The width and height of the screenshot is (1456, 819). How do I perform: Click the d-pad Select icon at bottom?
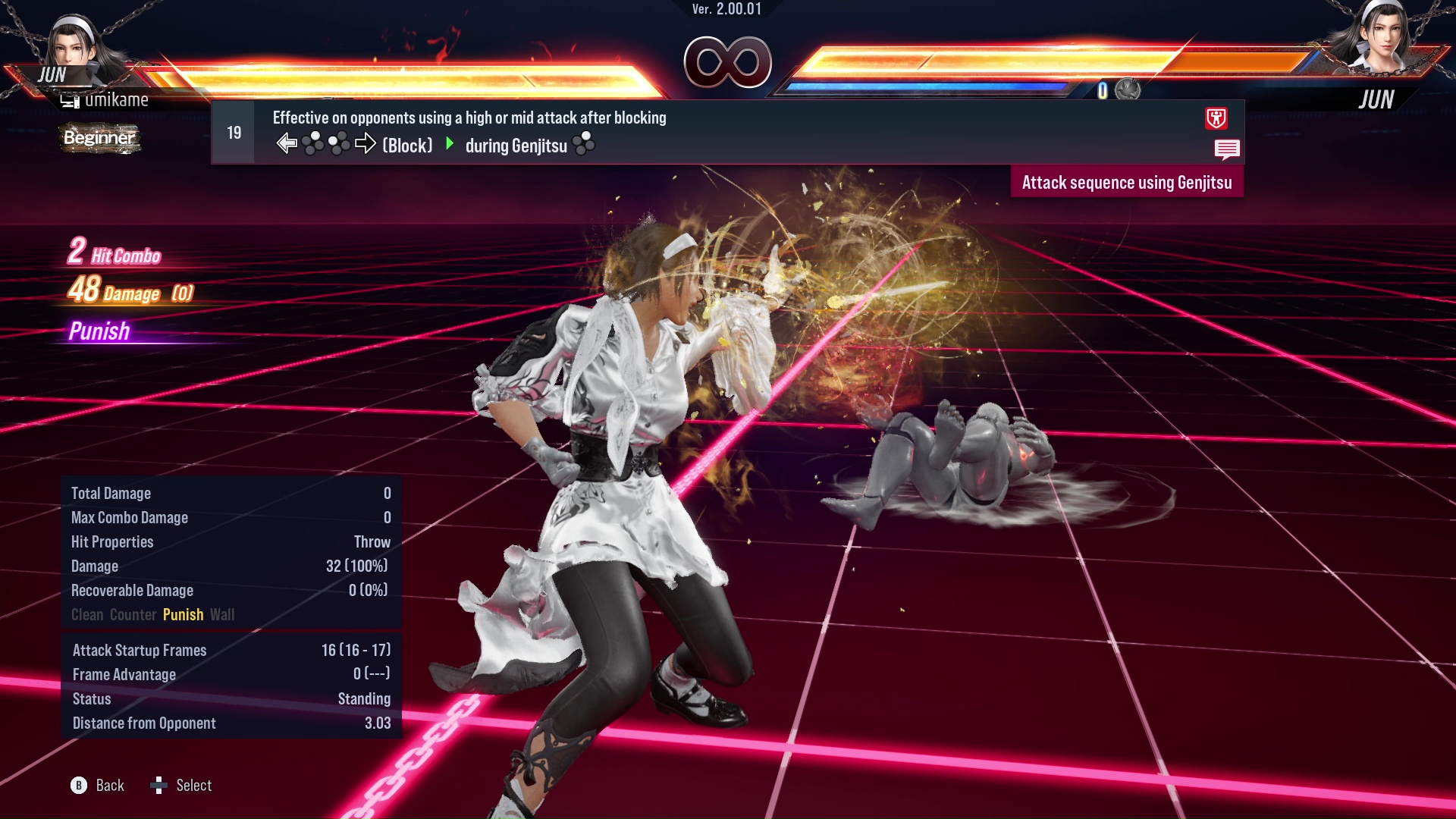(160, 786)
